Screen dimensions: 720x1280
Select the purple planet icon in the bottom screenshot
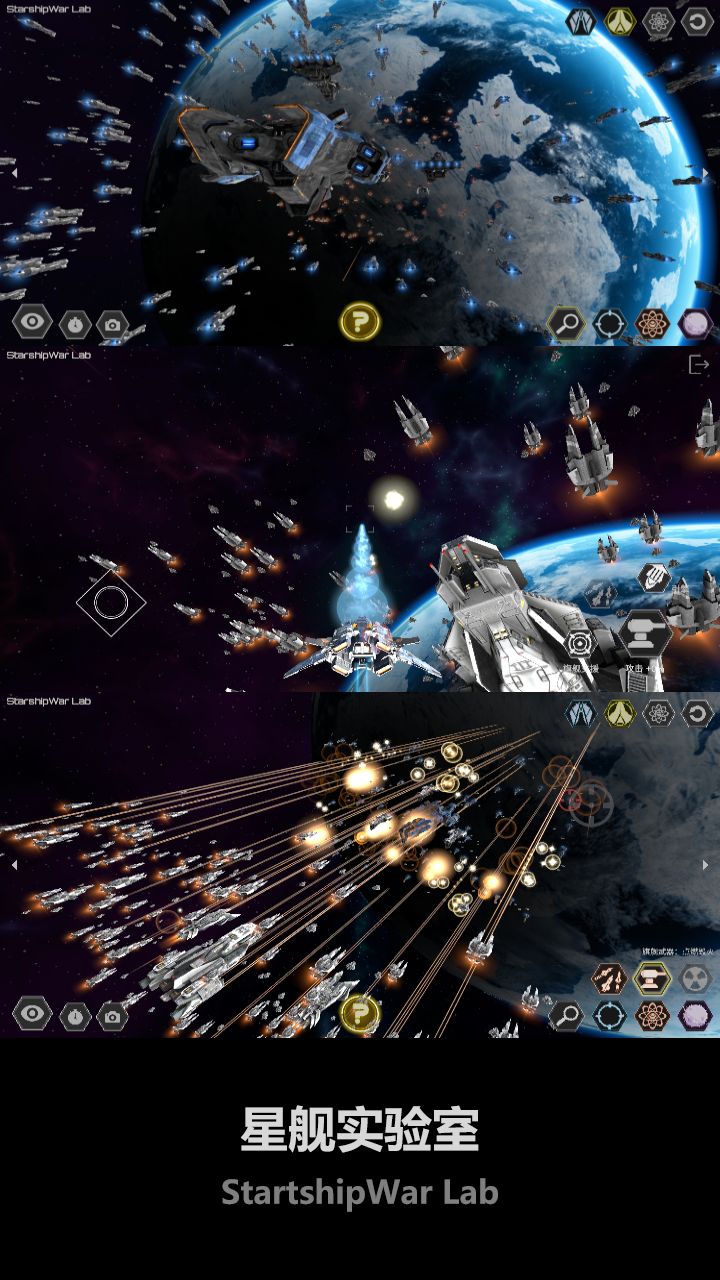(x=695, y=1016)
